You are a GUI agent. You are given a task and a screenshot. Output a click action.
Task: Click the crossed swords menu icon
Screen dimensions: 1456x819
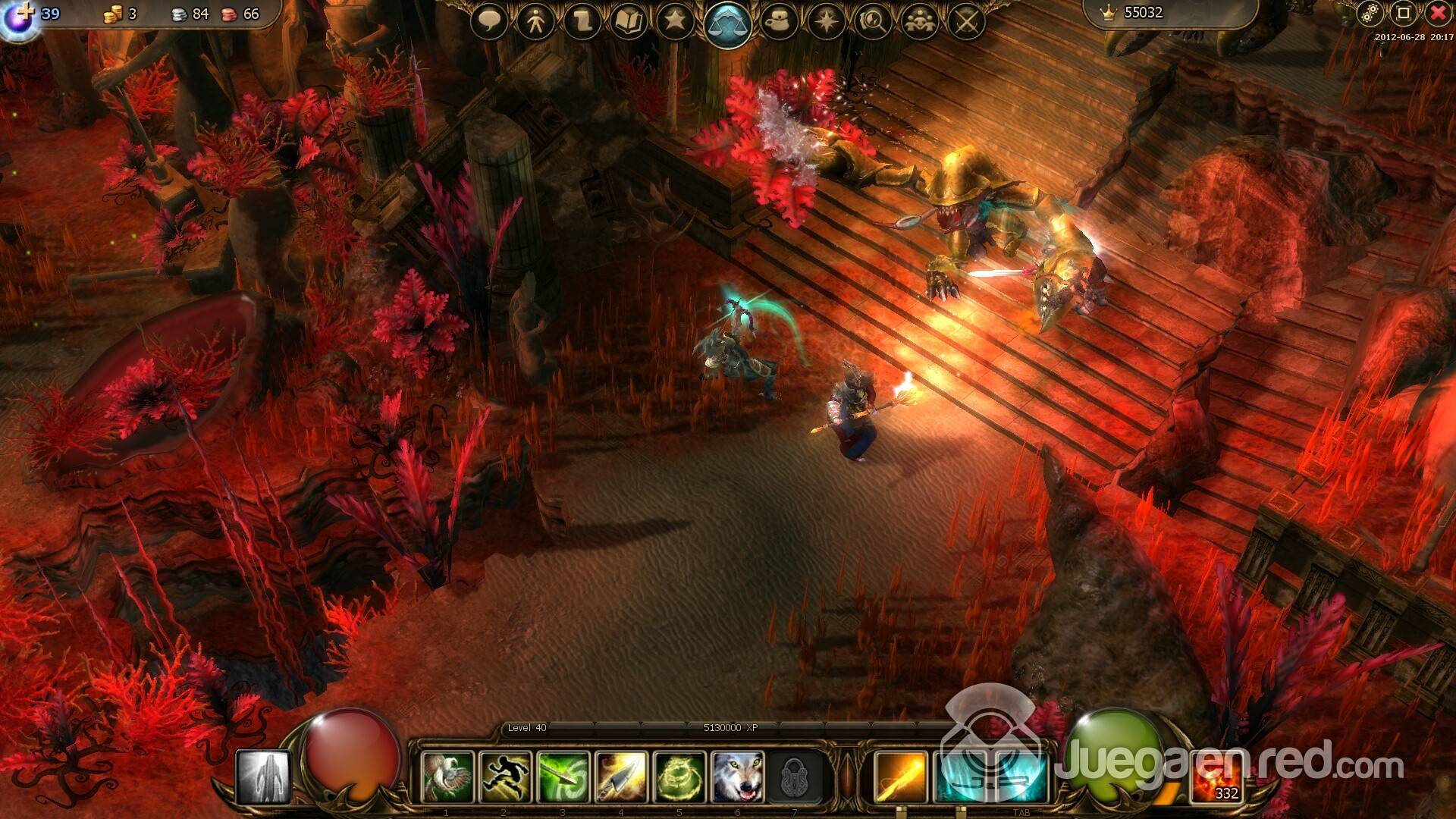click(x=966, y=21)
